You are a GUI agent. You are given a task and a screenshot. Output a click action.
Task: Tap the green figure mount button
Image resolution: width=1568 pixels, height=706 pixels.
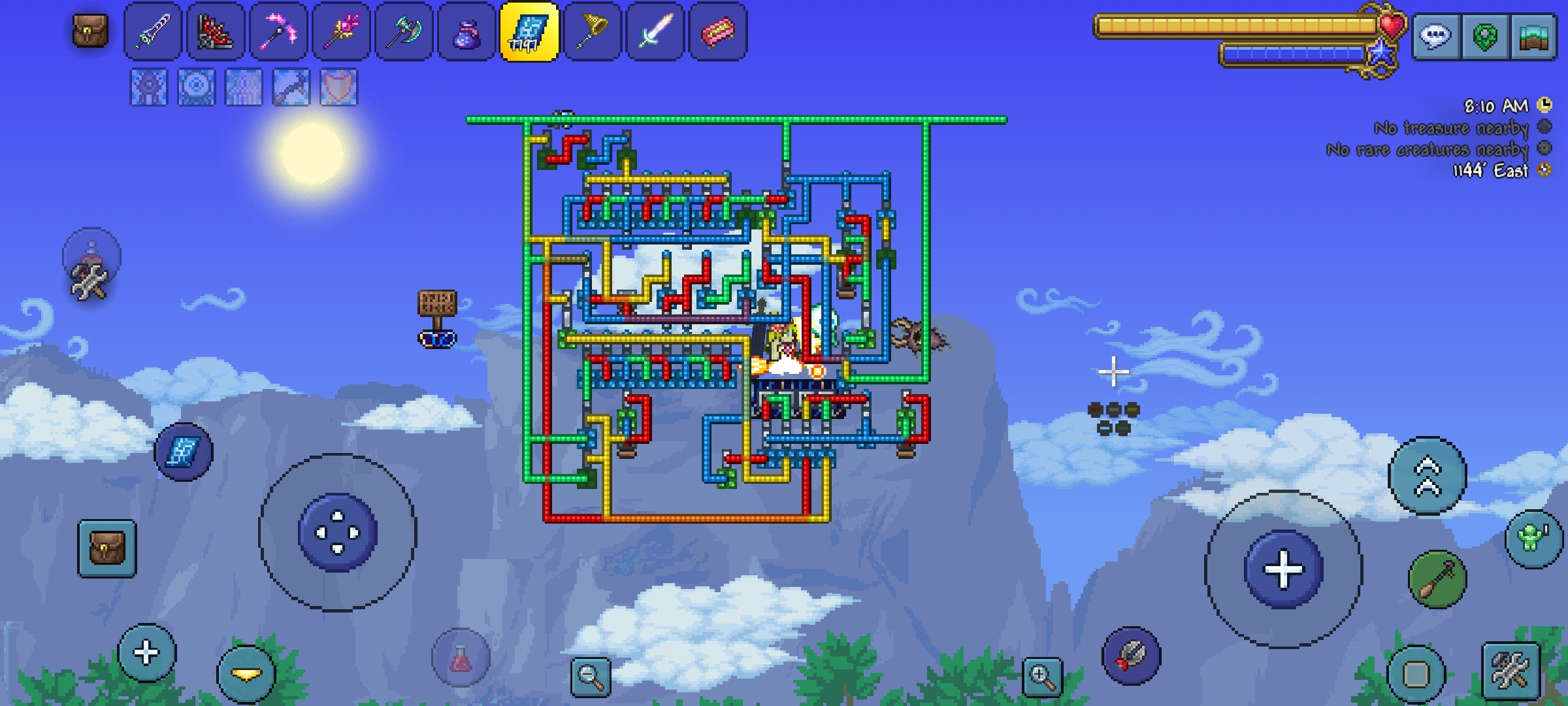click(x=1533, y=539)
